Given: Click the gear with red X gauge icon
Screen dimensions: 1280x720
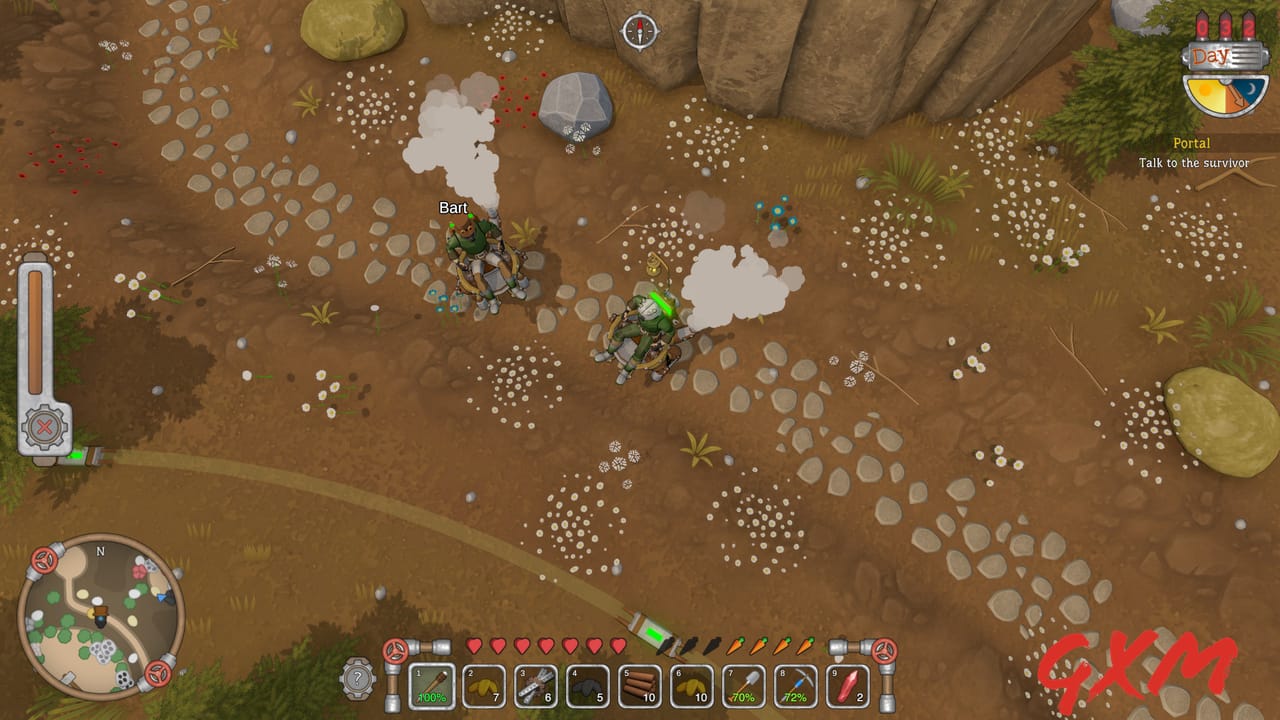Looking at the screenshot, I should (x=46, y=425).
